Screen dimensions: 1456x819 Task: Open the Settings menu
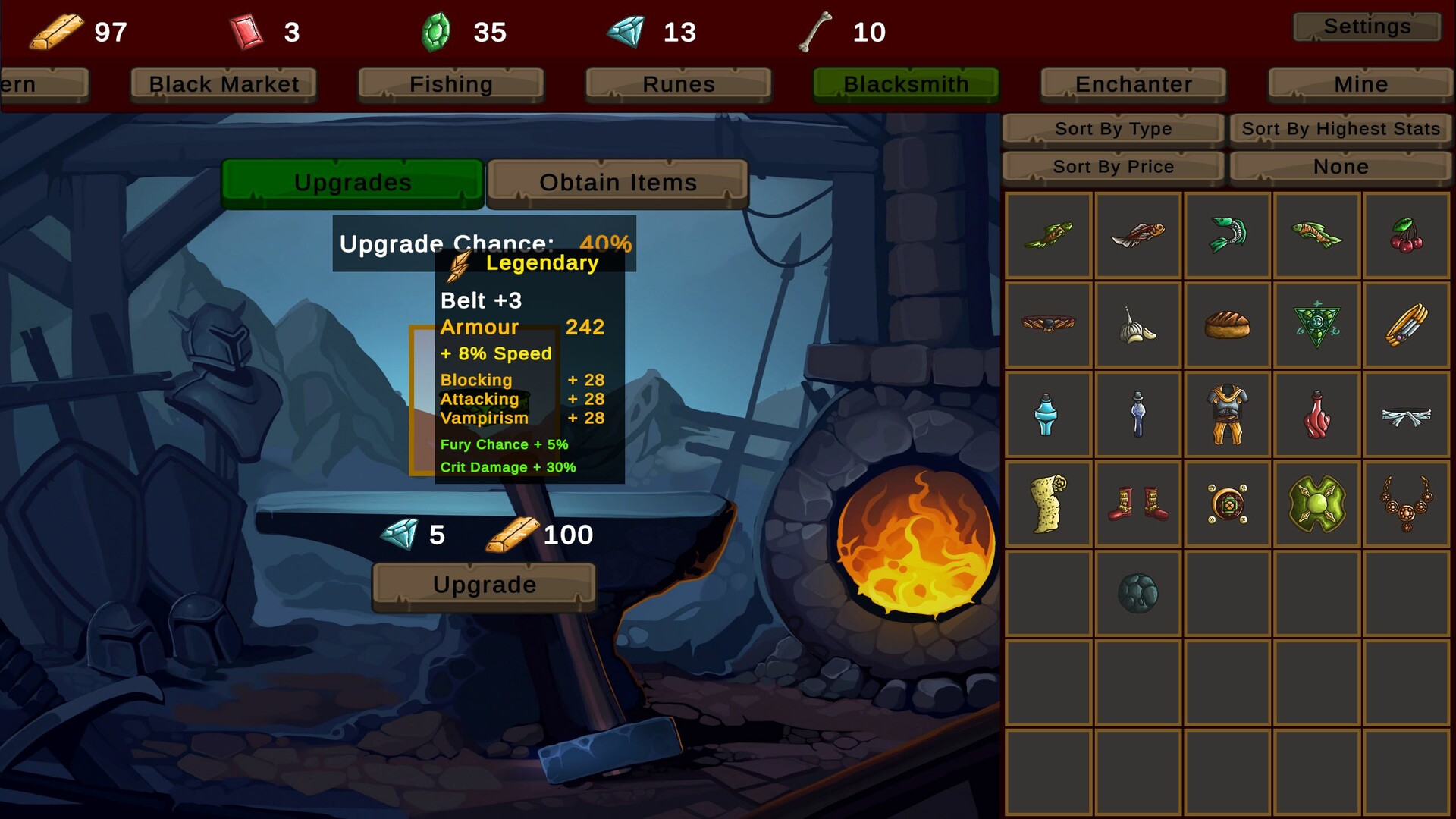click(1367, 27)
